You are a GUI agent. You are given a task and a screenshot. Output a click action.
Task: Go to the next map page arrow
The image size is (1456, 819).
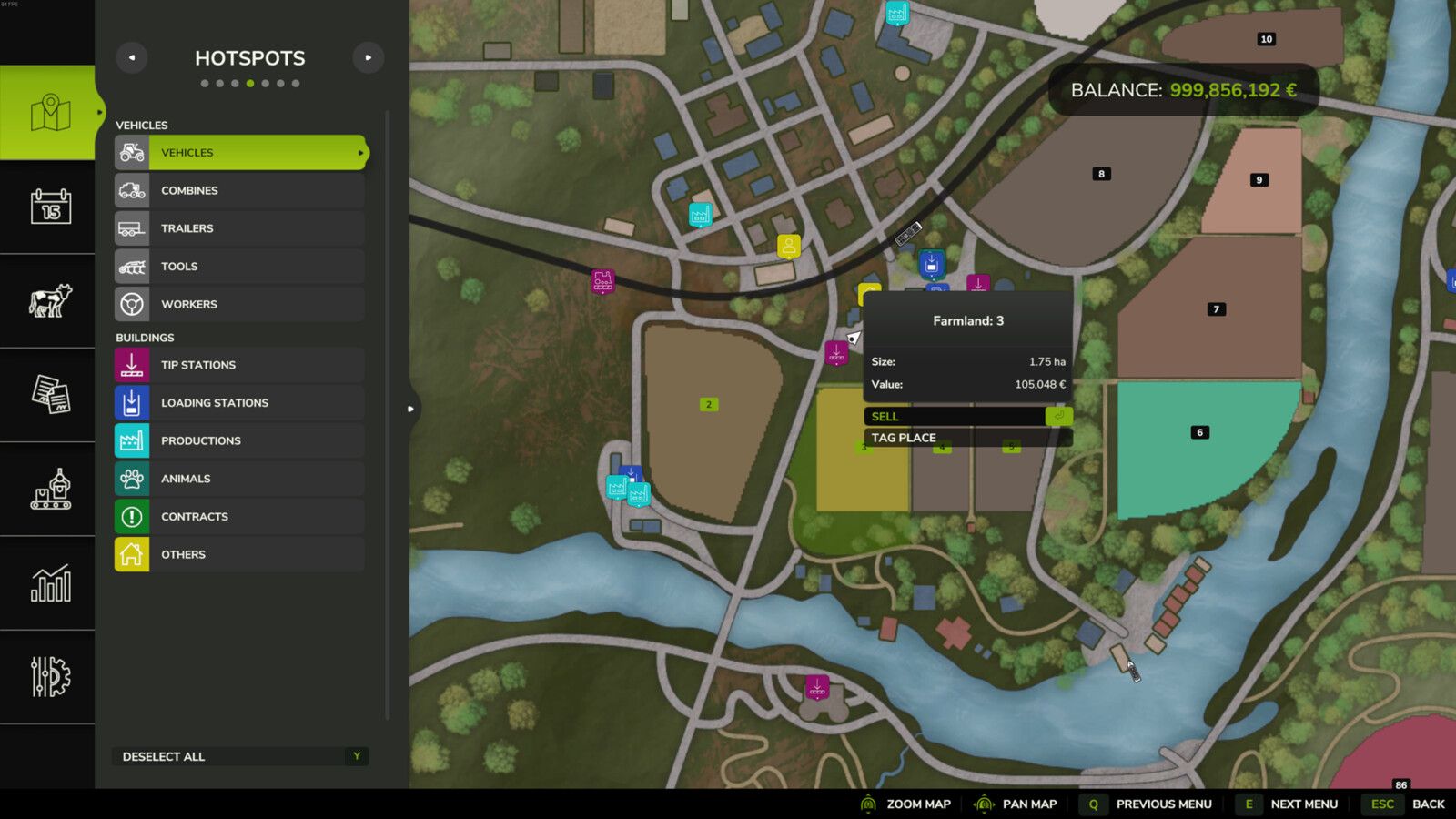tap(368, 57)
